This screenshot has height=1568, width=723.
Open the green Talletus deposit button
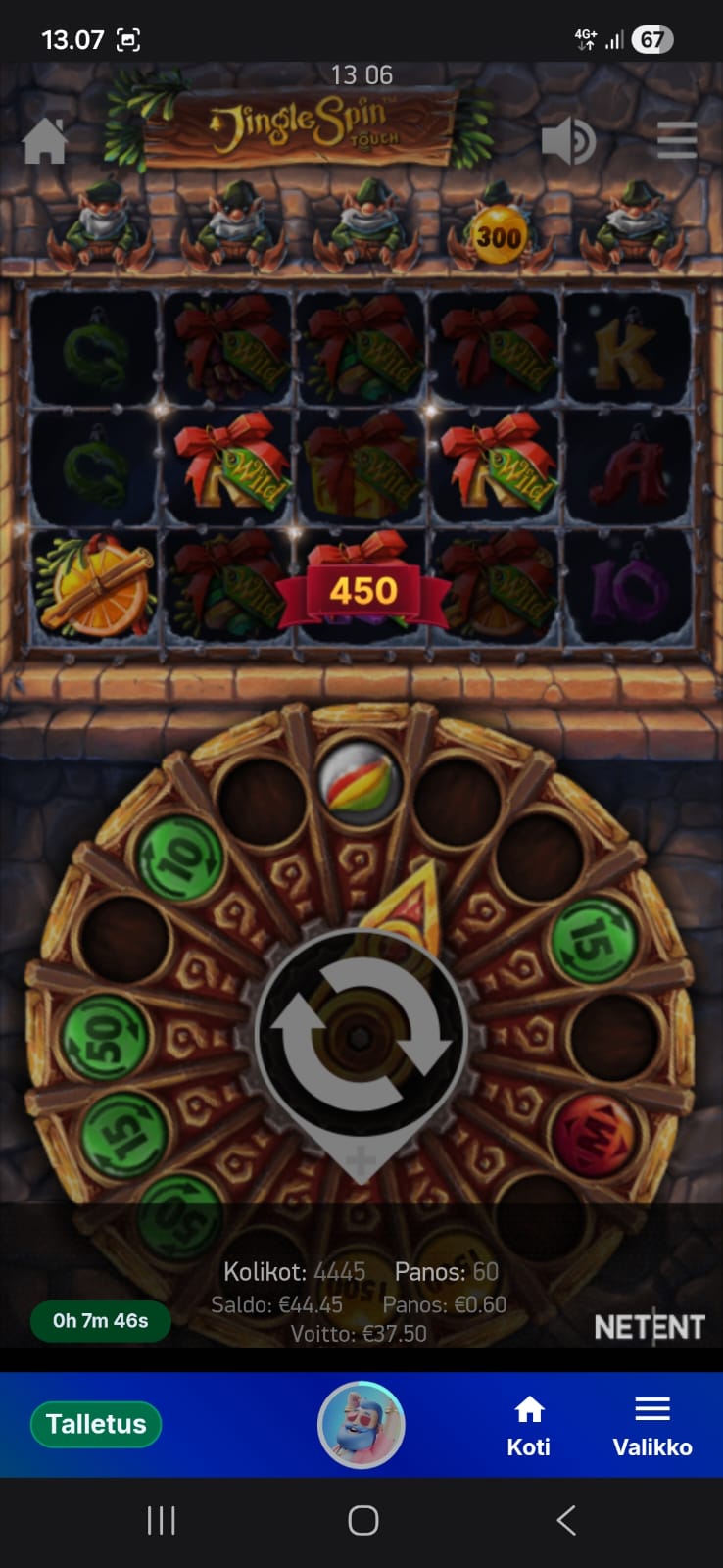96,1424
